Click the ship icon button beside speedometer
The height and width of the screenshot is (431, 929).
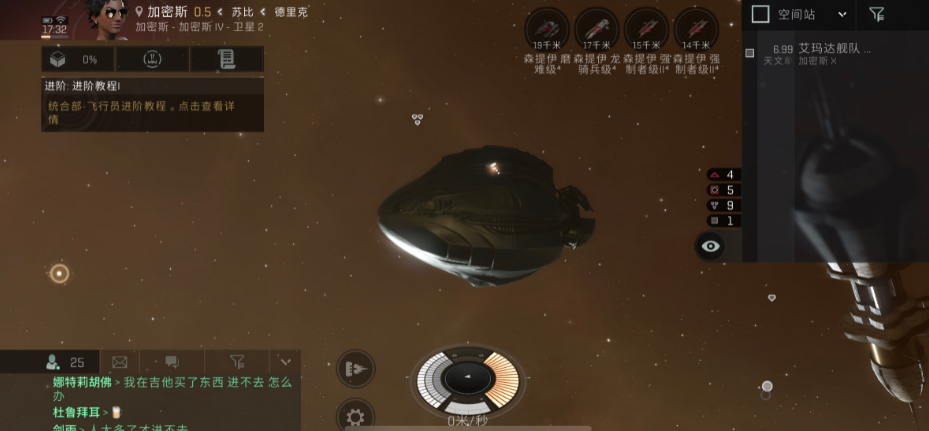355,368
